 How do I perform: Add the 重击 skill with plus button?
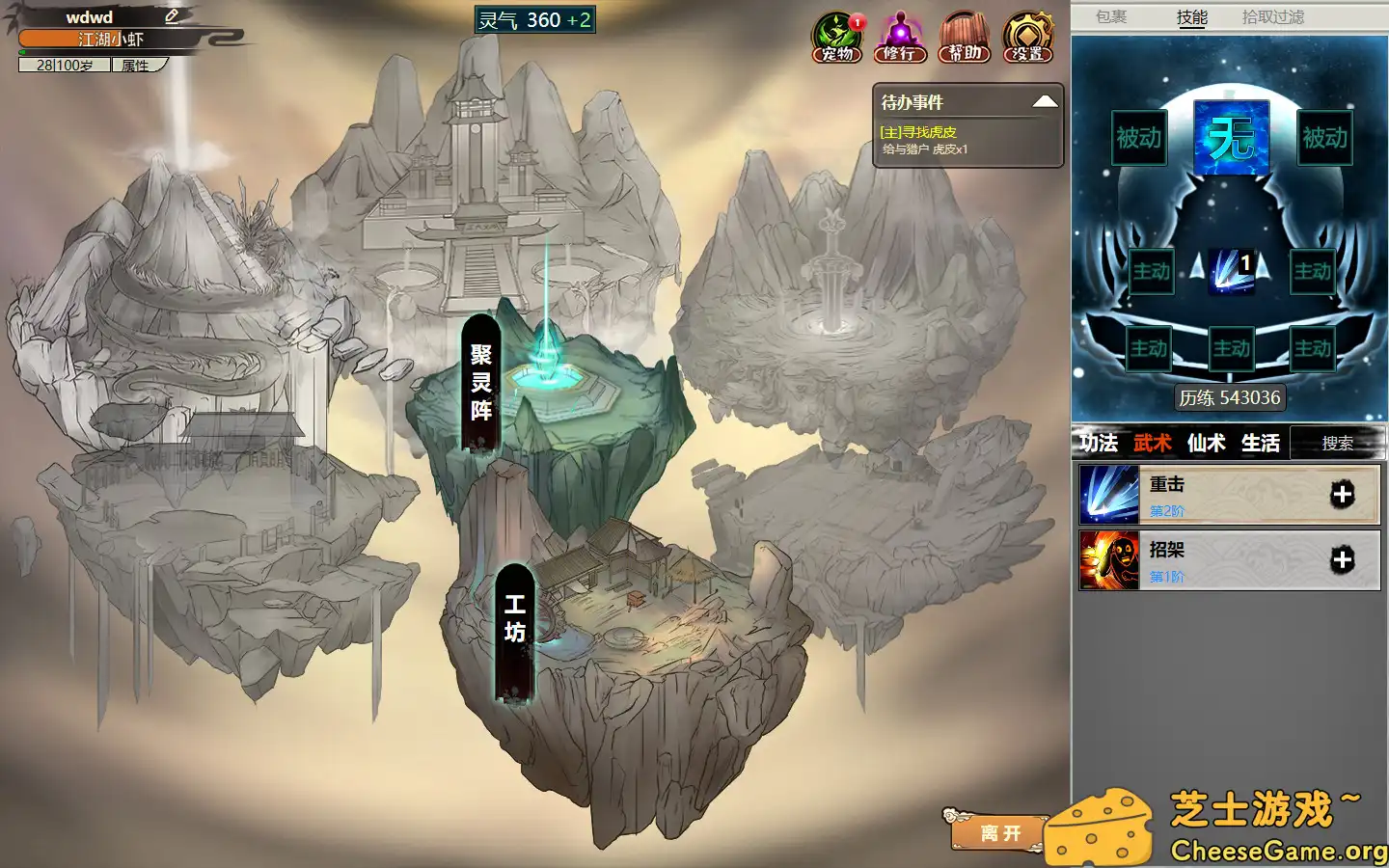1342,495
